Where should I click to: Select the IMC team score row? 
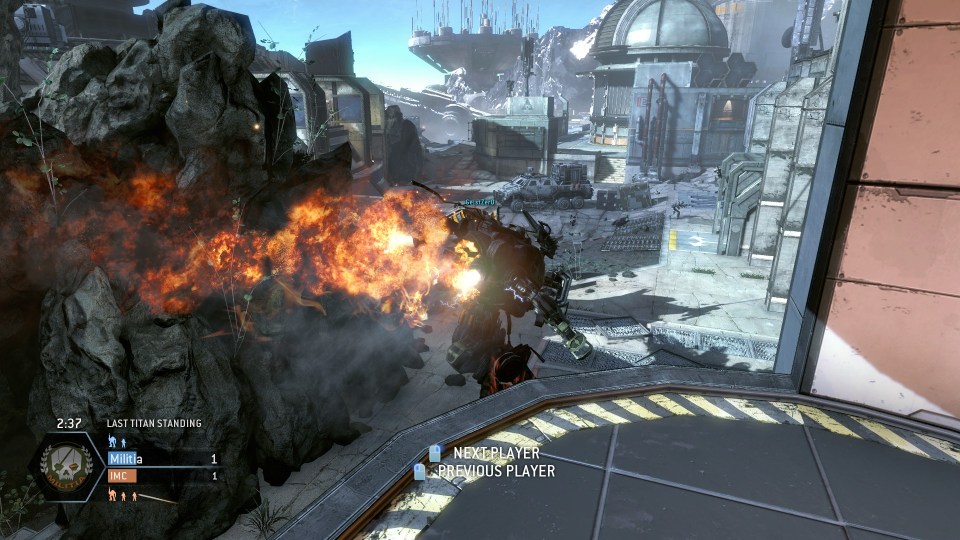pos(162,476)
